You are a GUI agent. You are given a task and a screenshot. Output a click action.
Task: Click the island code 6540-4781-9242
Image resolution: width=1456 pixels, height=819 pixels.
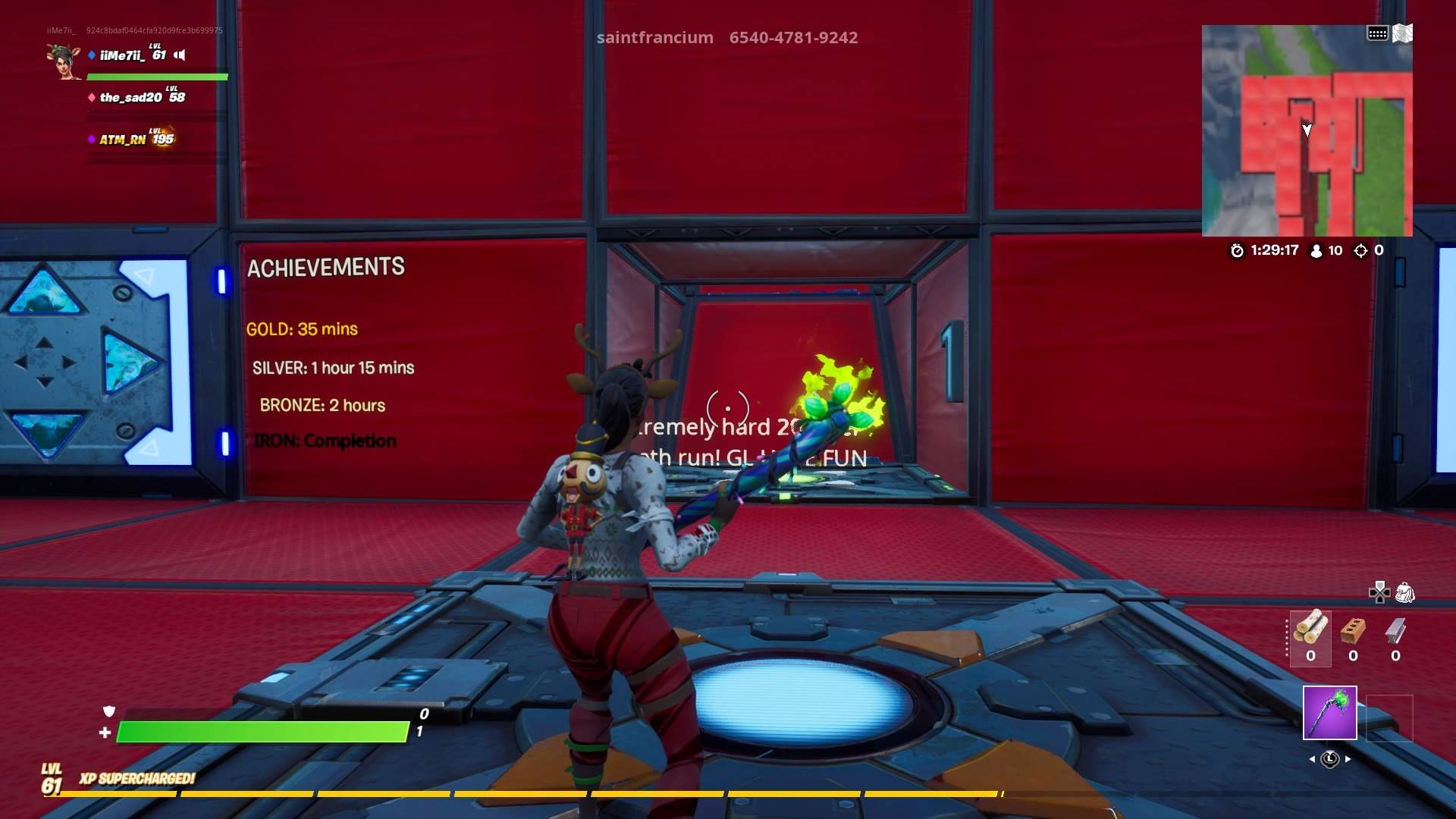(x=793, y=38)
